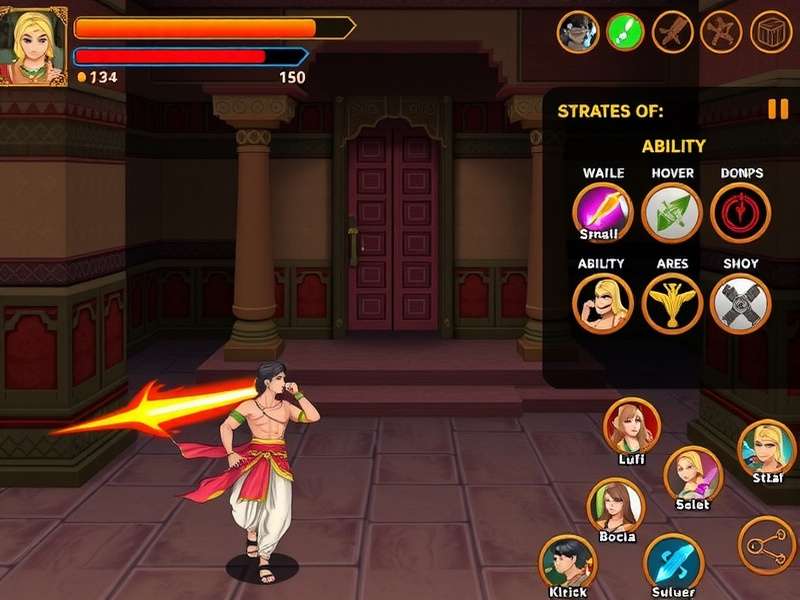This screenshot has height=600, width=800.
Task: Select the Bocia character portrait
Action: 615,505
